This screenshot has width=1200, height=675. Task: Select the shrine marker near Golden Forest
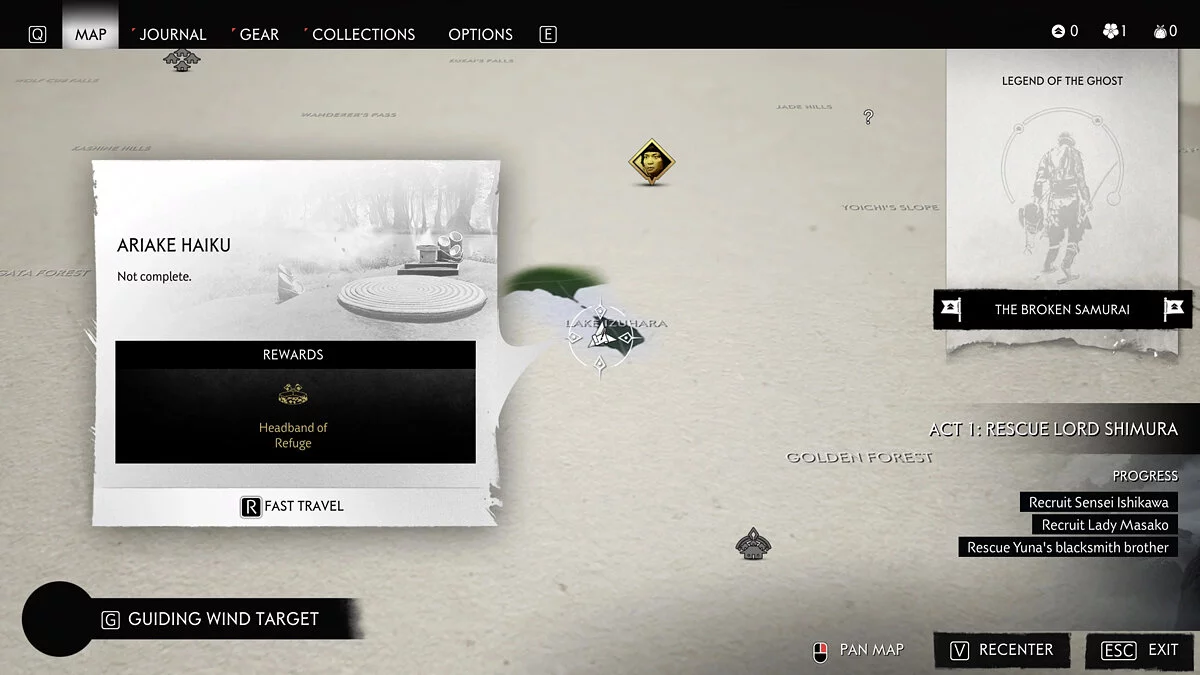752,543
